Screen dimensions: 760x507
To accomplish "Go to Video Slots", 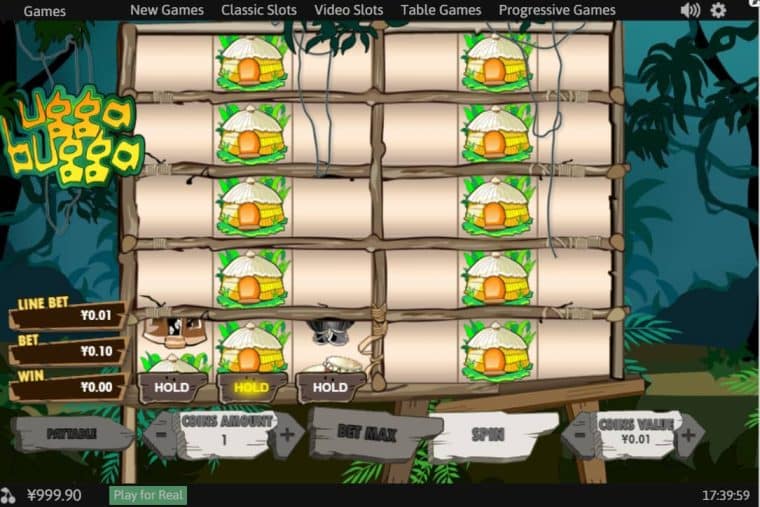I will point(348,10).
